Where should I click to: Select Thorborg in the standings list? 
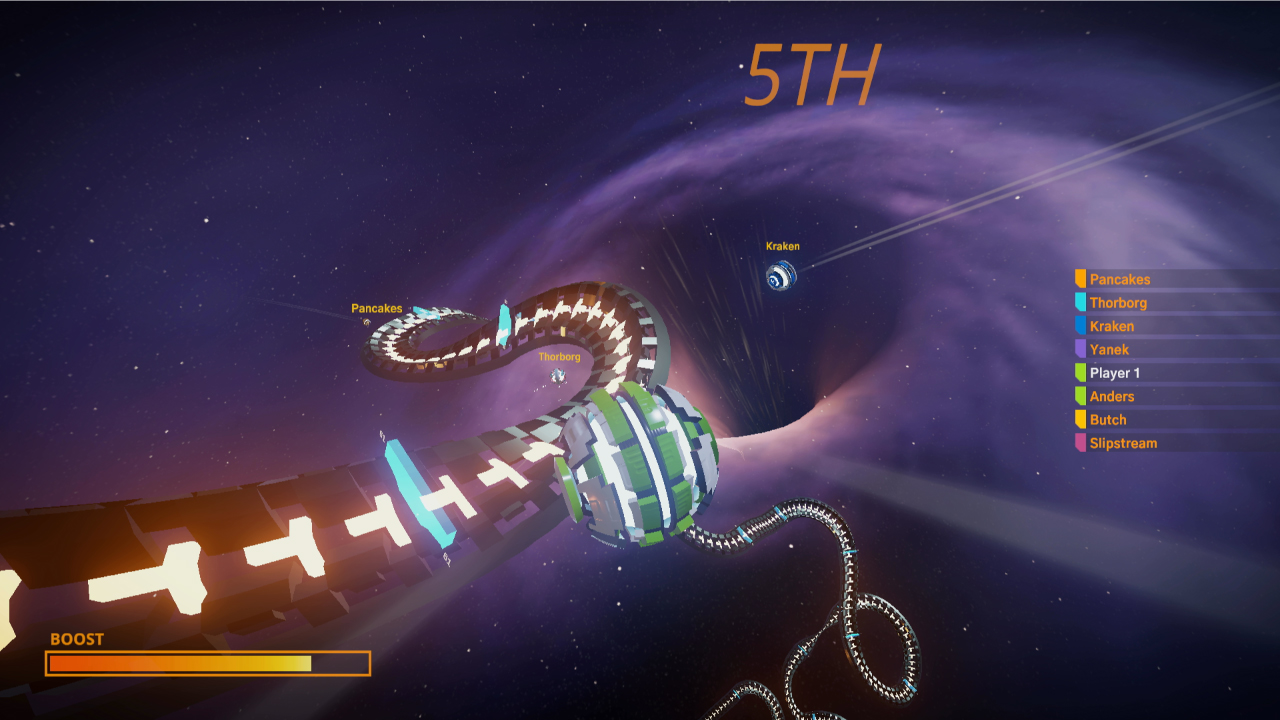[x=1120, y=302]
